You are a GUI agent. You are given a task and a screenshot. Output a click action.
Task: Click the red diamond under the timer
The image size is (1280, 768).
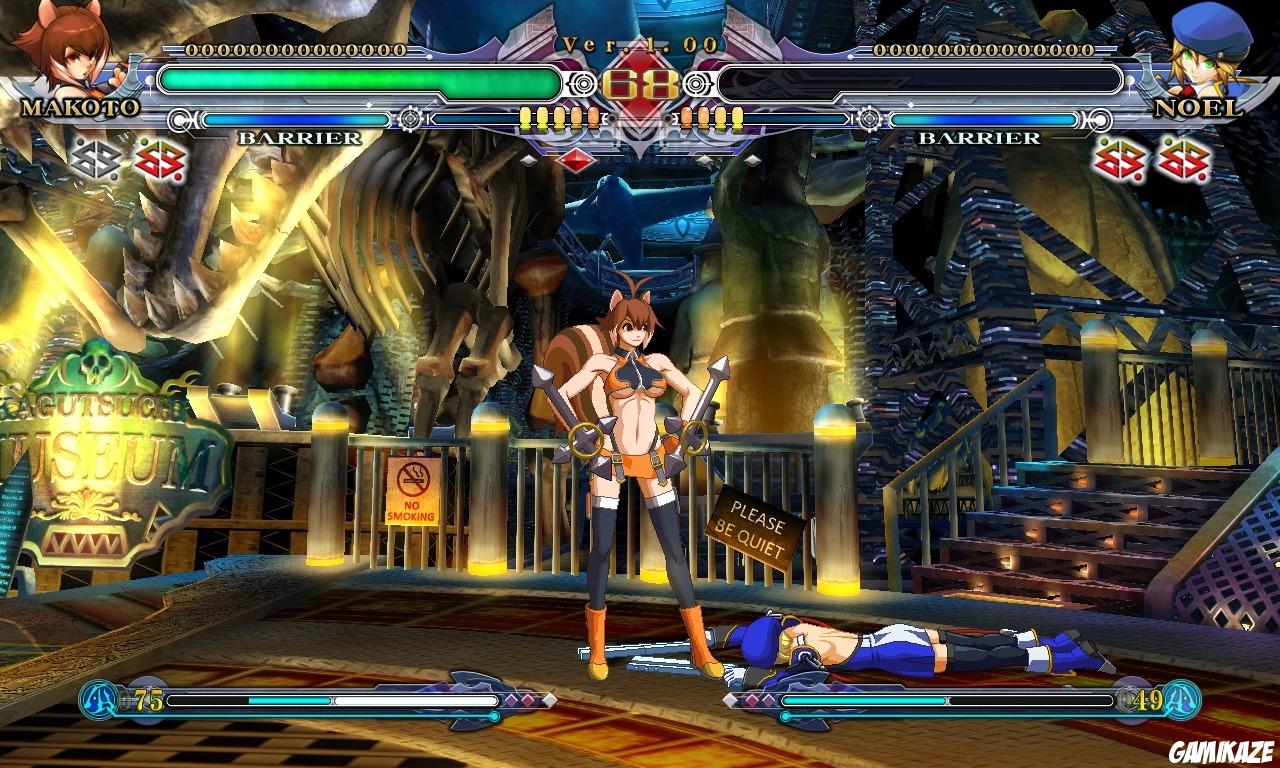click(577, 159)
